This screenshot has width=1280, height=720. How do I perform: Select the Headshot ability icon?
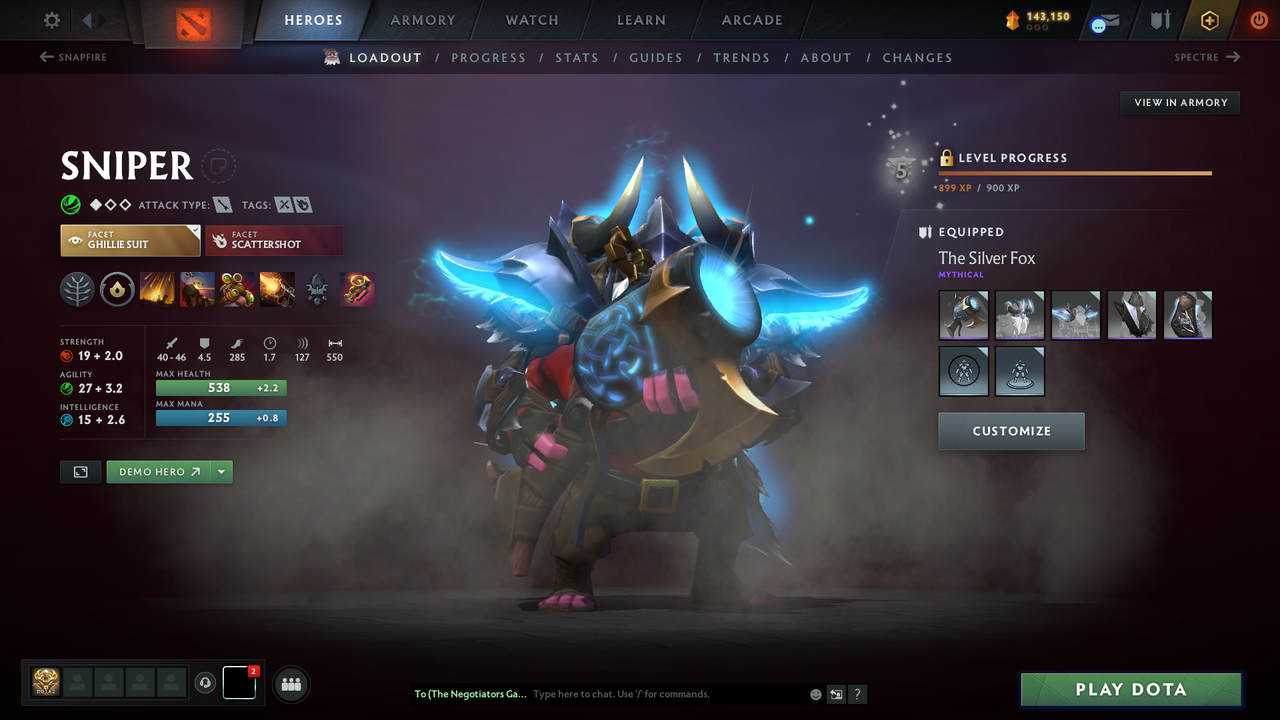(x=196, y=290)
